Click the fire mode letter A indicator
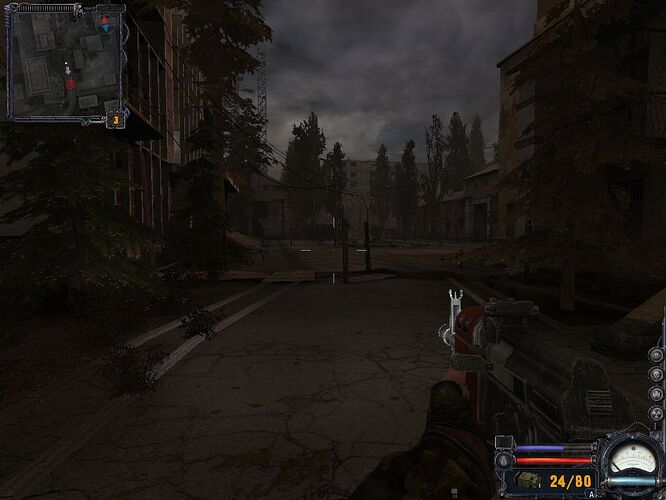The height and width of the screenshot is (500, 666). (591, 493)
